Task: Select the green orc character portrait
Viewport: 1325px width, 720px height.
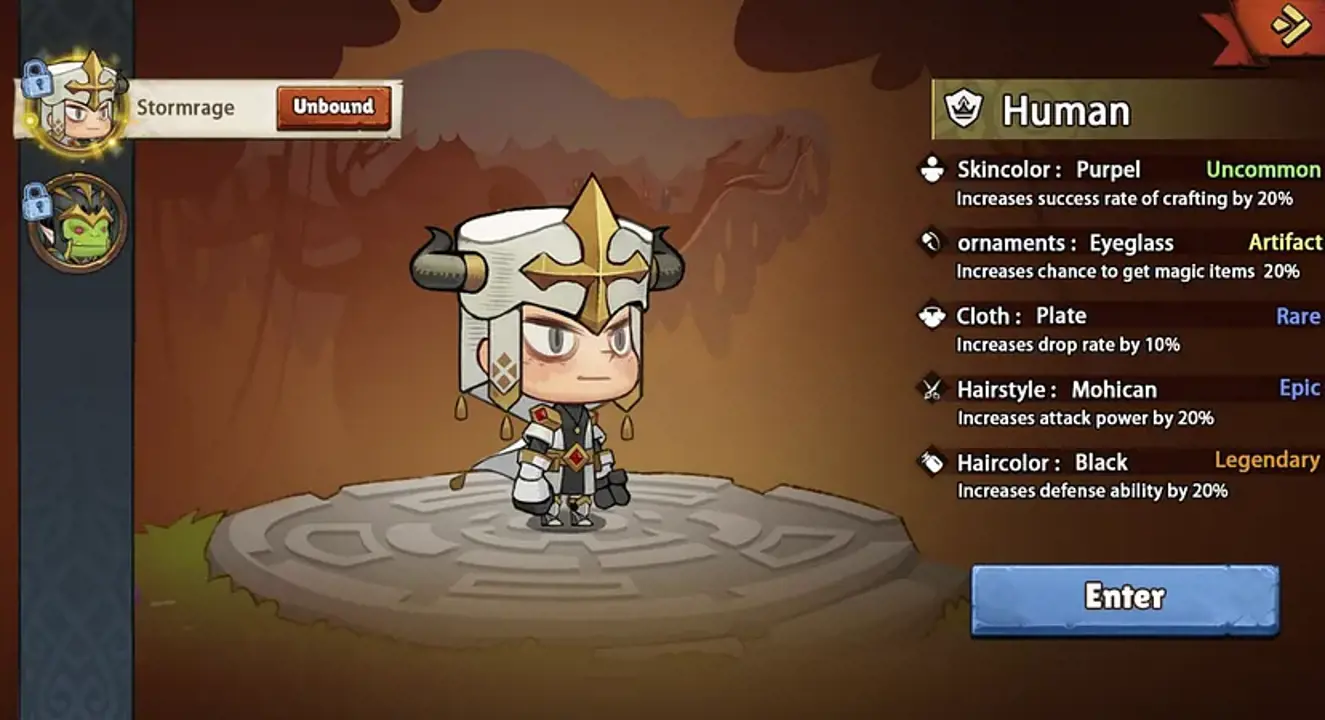Action: 78,223
